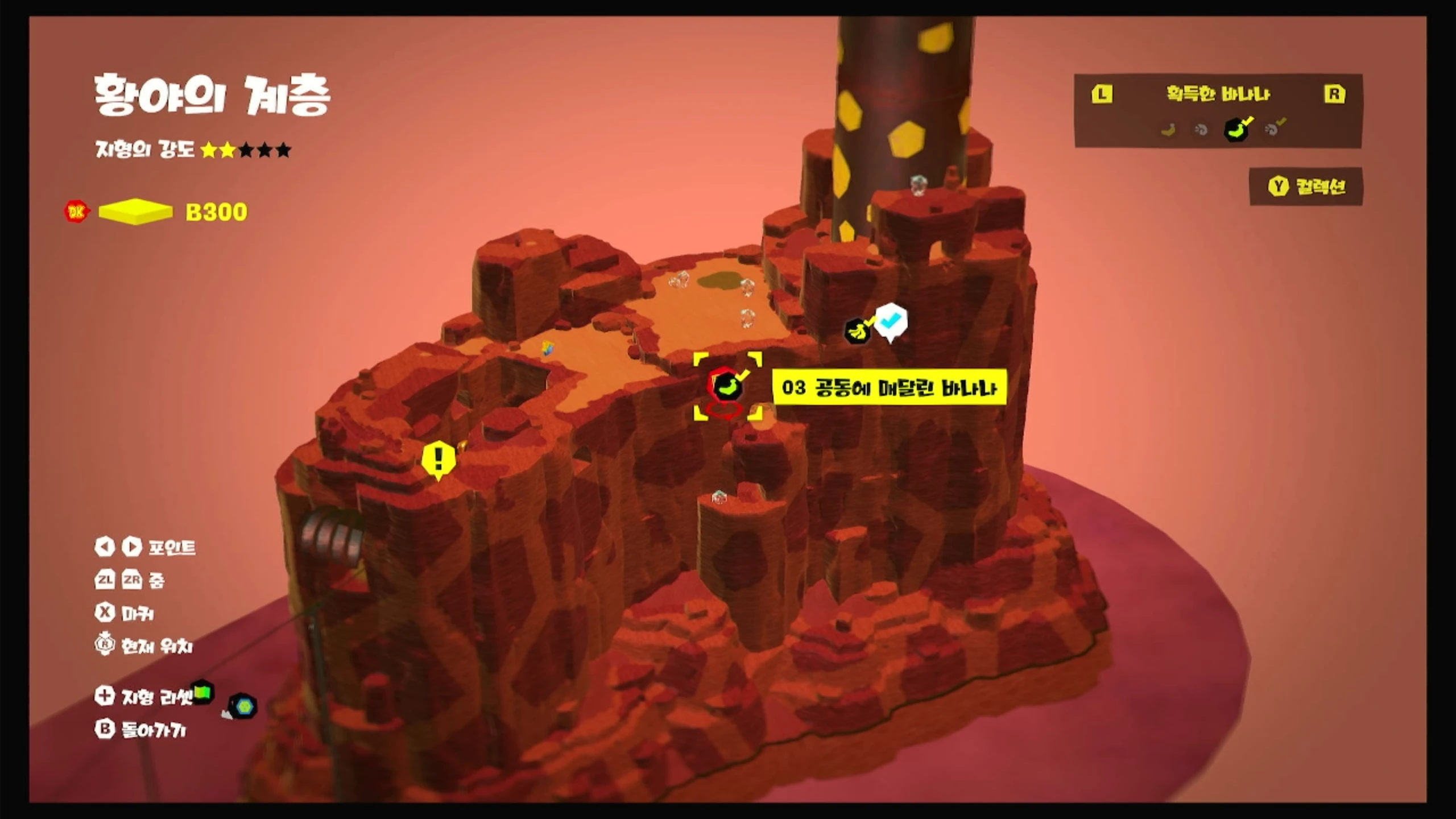The image size is (1456, 819).
Task: Select the yellow exclamation mark map marker
Action: [x=438, y=458]
